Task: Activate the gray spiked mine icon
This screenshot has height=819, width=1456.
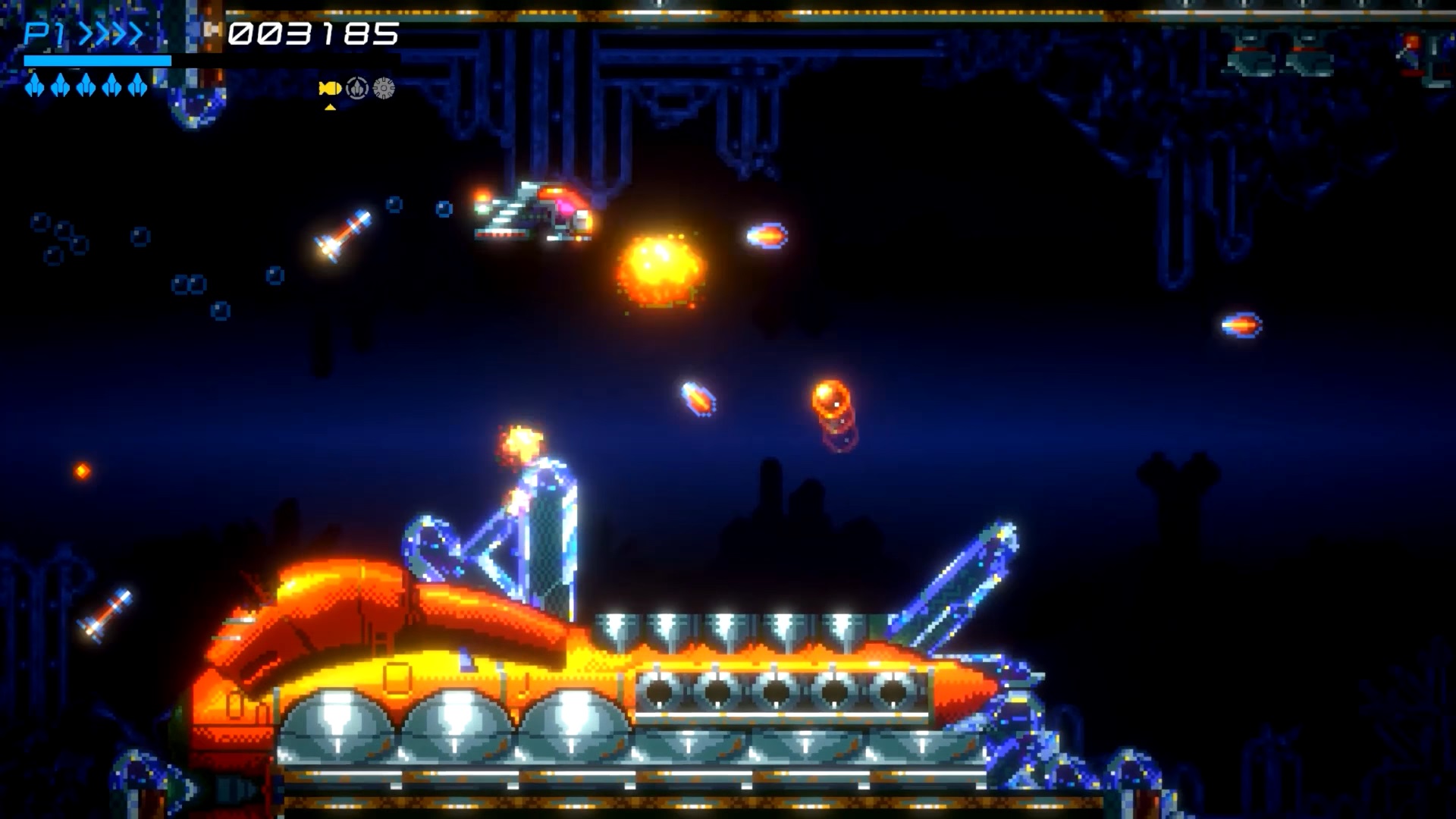Action: point(384,89)
